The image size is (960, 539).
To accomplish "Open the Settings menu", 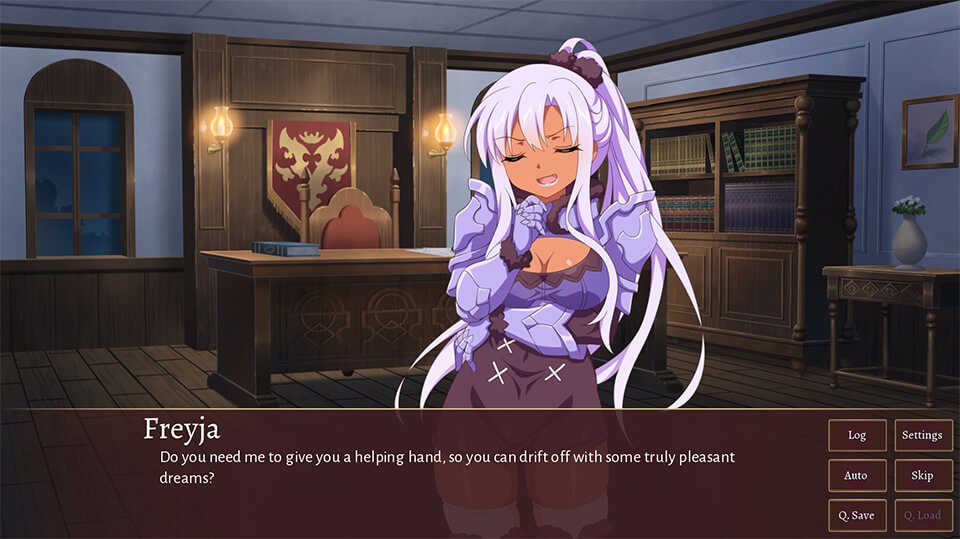I will [922, 435].
